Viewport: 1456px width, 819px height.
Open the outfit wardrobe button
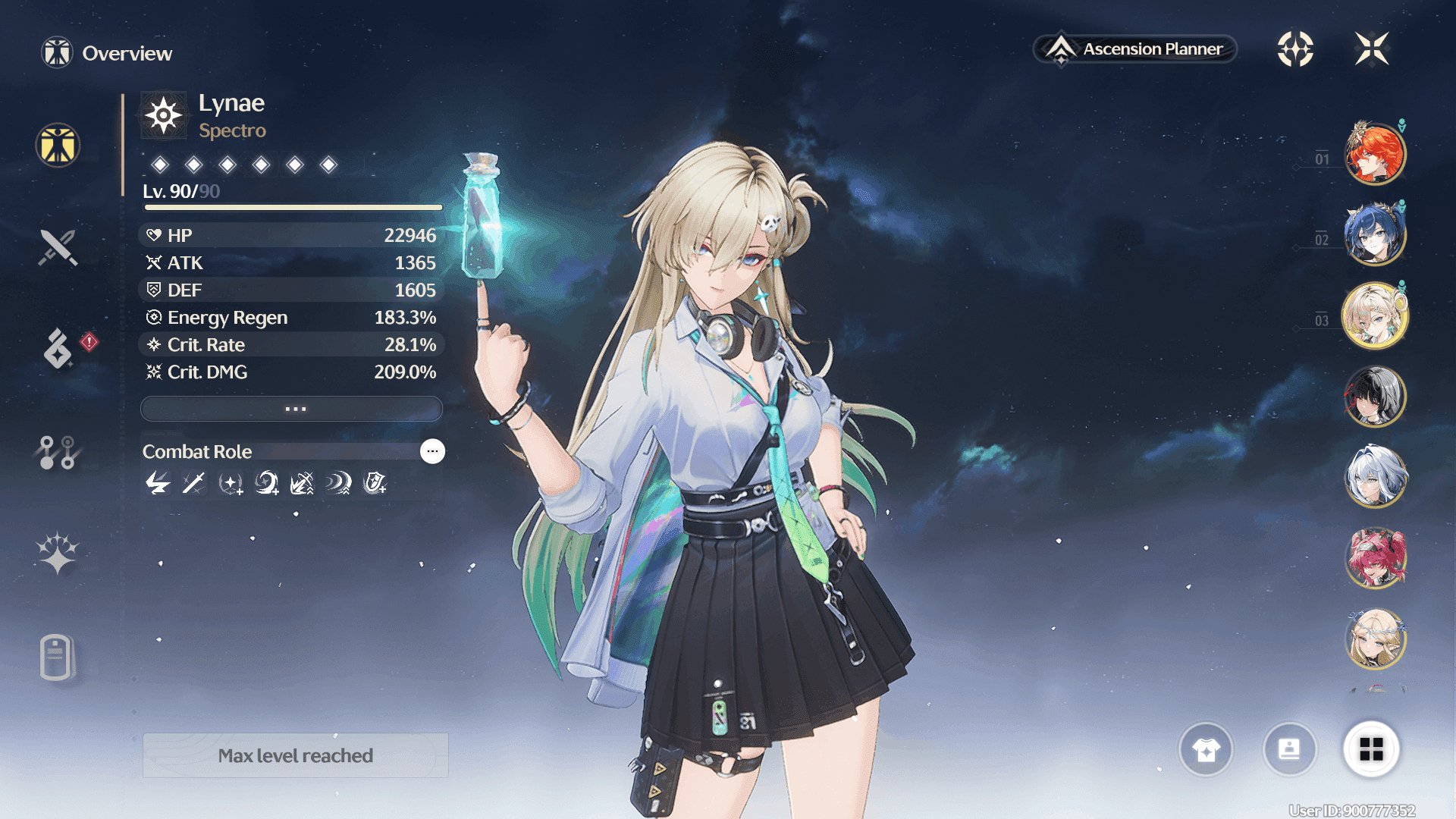coord(1206,750)
